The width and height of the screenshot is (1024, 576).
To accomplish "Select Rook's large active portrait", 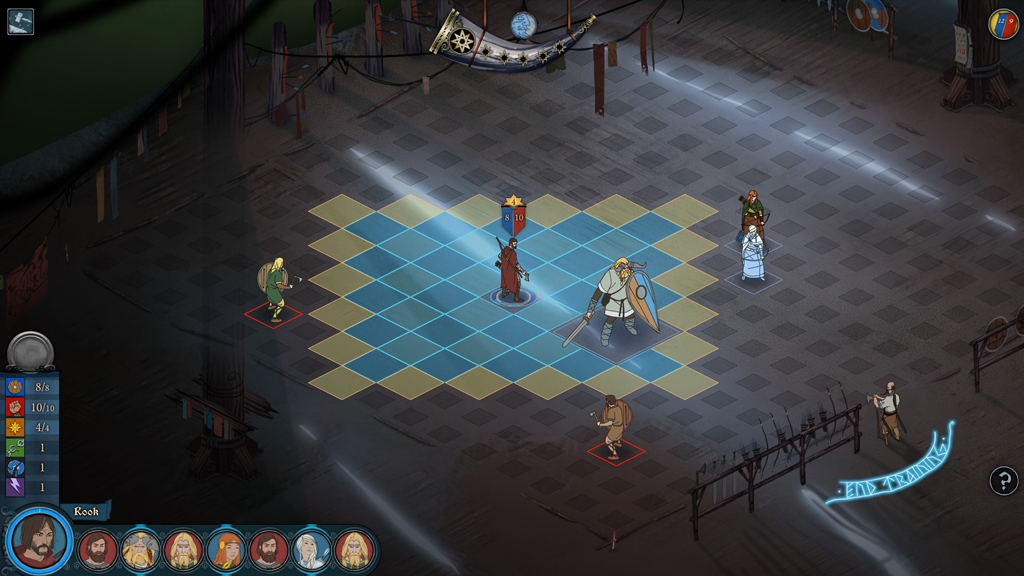I will 39,542.
